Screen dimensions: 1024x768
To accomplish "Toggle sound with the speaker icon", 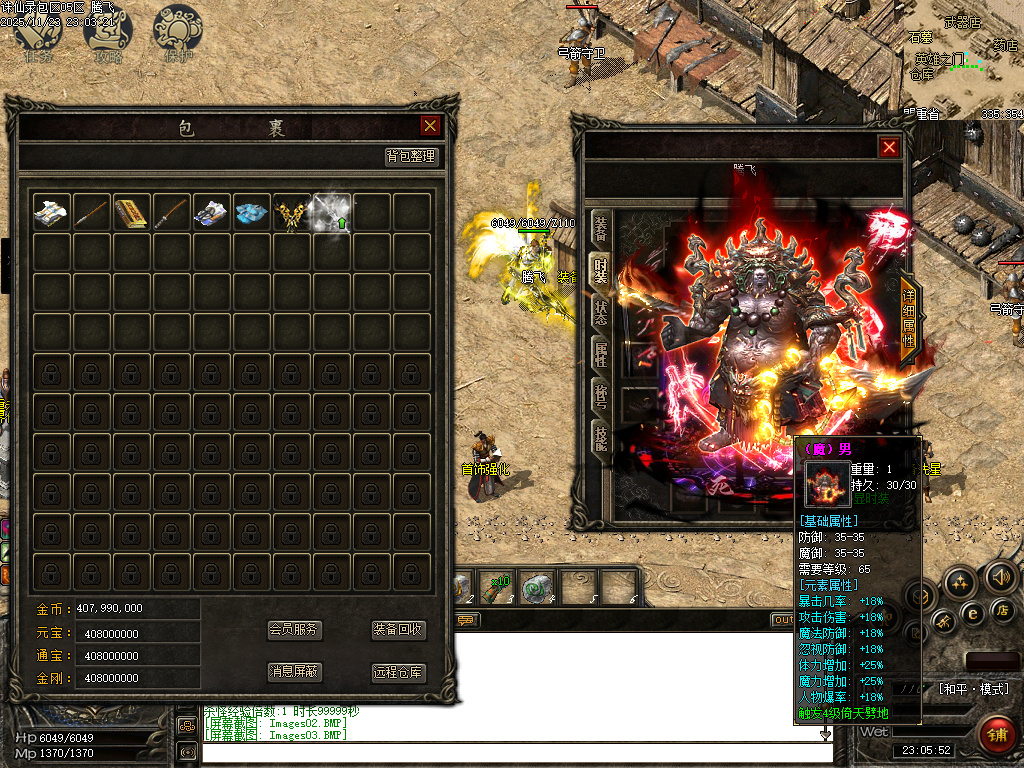I will tap(1001, 576).
